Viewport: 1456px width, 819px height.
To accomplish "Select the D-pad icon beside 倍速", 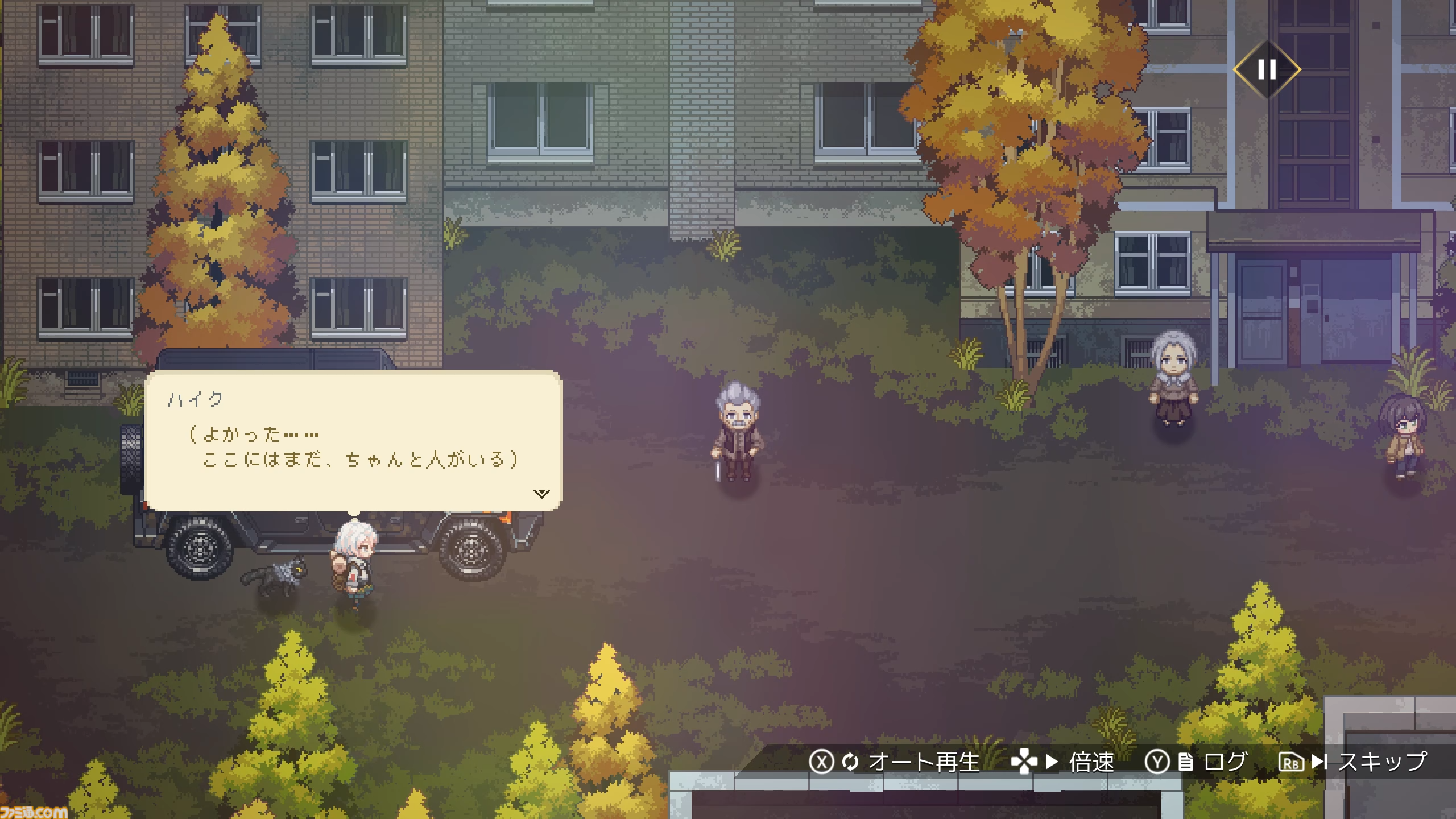I will 1024,760.
